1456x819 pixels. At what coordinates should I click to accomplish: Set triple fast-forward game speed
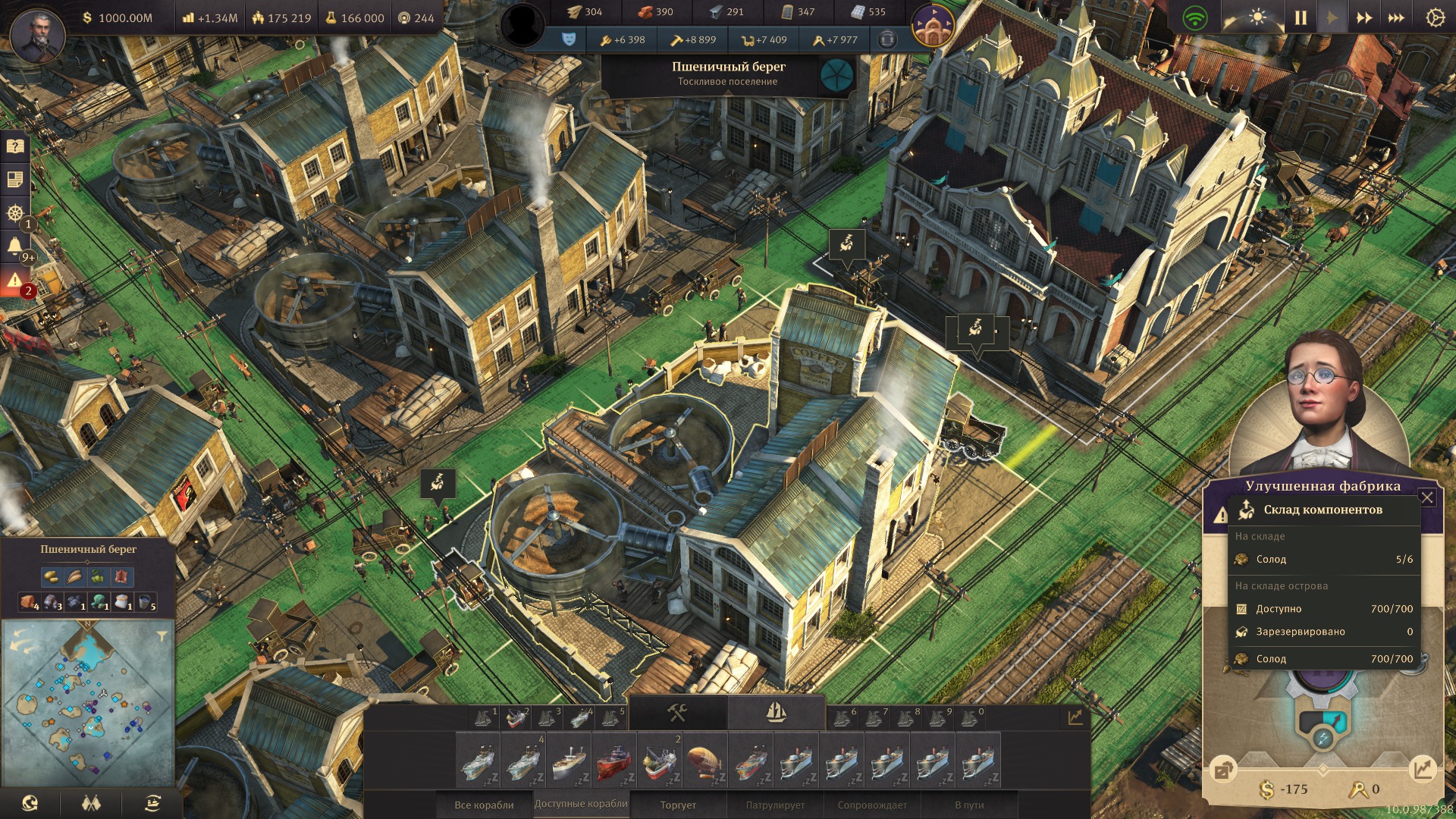click(x=1396, y=17)
